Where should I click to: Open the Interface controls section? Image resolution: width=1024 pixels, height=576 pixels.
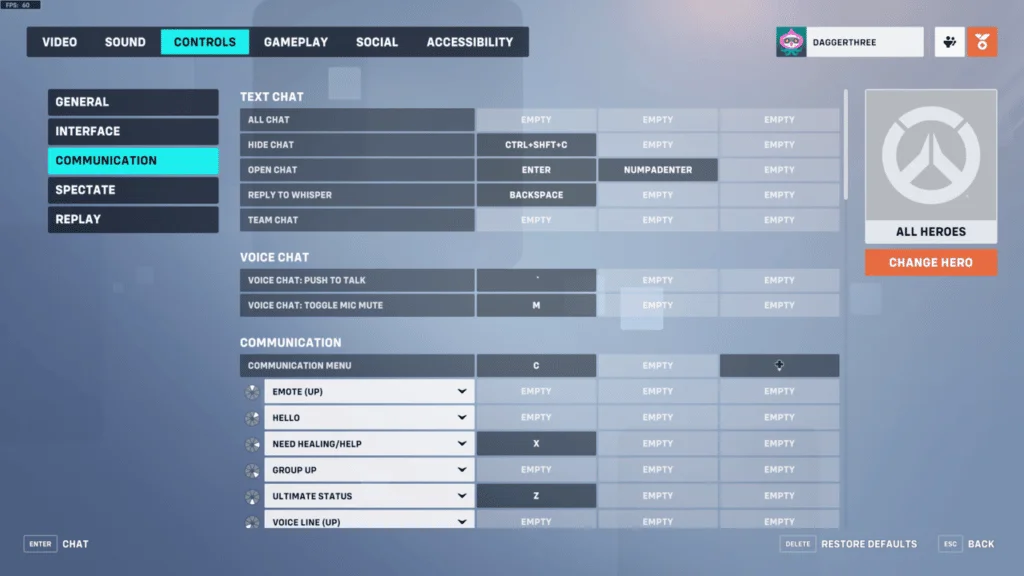coord(133,131)
